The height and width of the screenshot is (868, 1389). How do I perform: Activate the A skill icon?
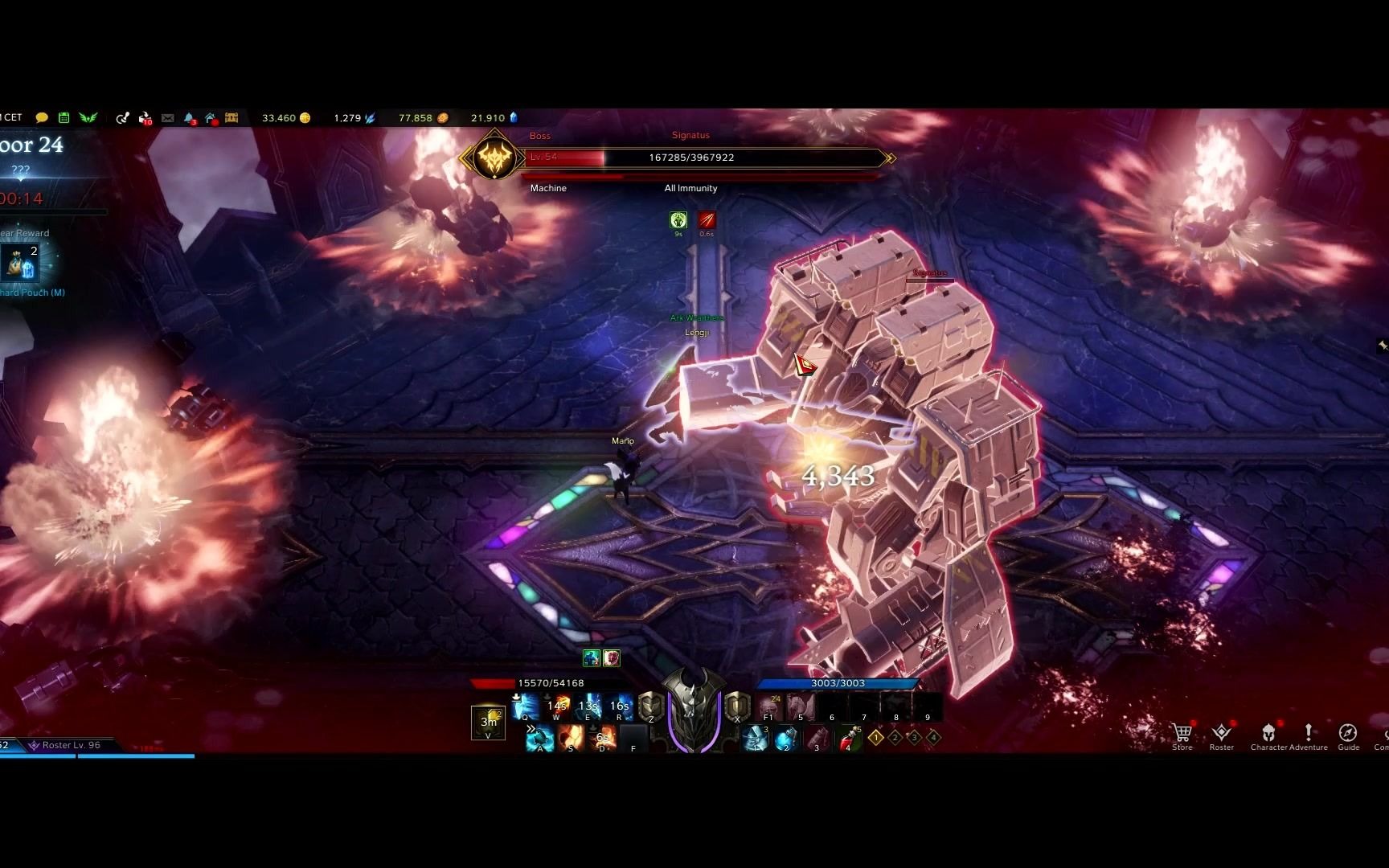click(539, 737)
